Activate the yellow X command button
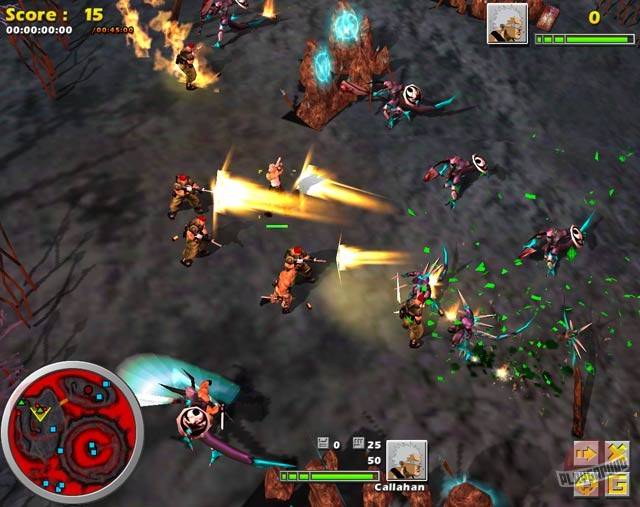The width and height of the screenshot is (640, 507). click(616, 454)
